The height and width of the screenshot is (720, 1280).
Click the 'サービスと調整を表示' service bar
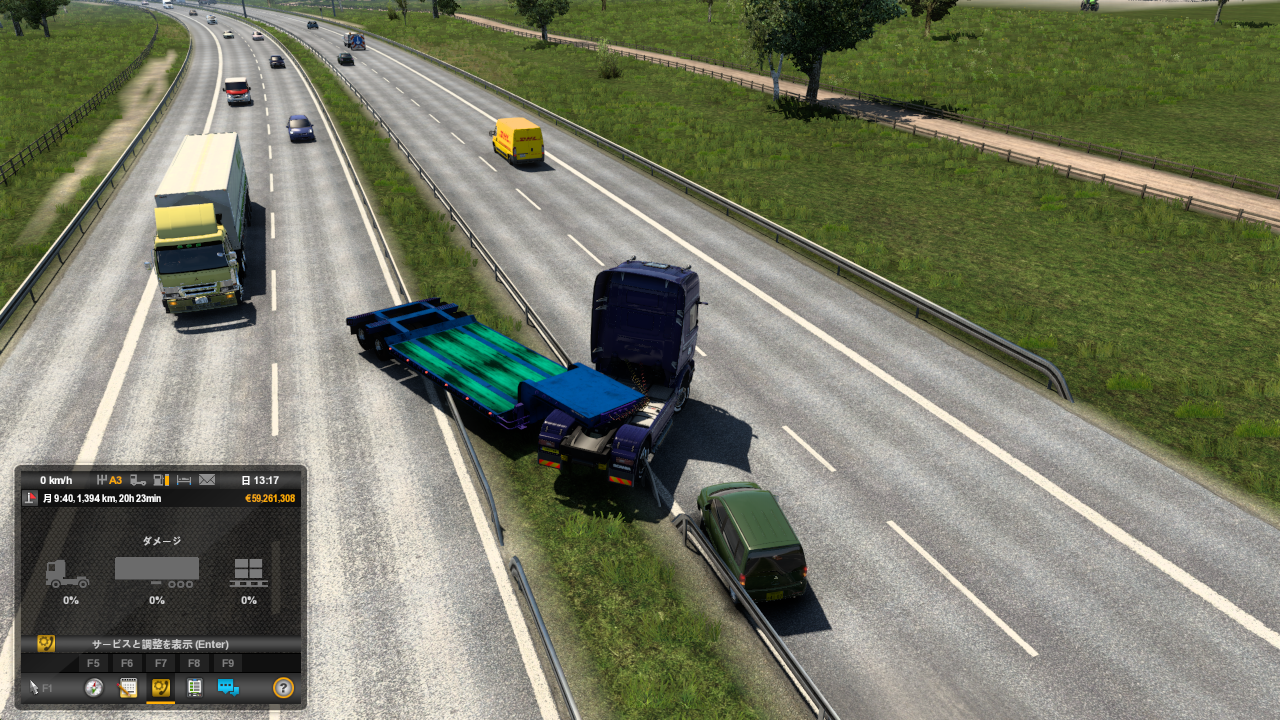point(160,644)
